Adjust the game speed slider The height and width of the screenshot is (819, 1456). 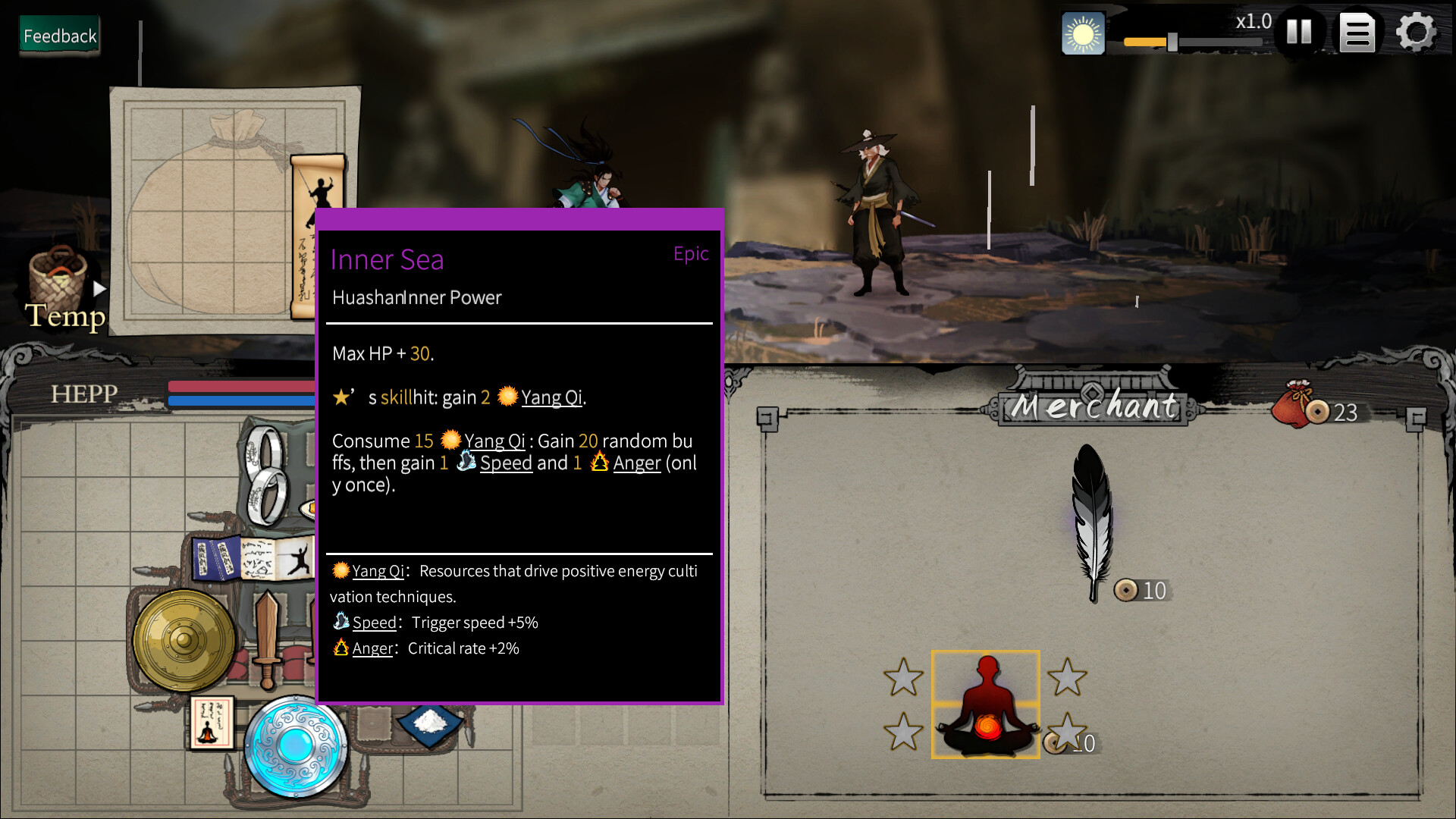[x=1172, y=42]
